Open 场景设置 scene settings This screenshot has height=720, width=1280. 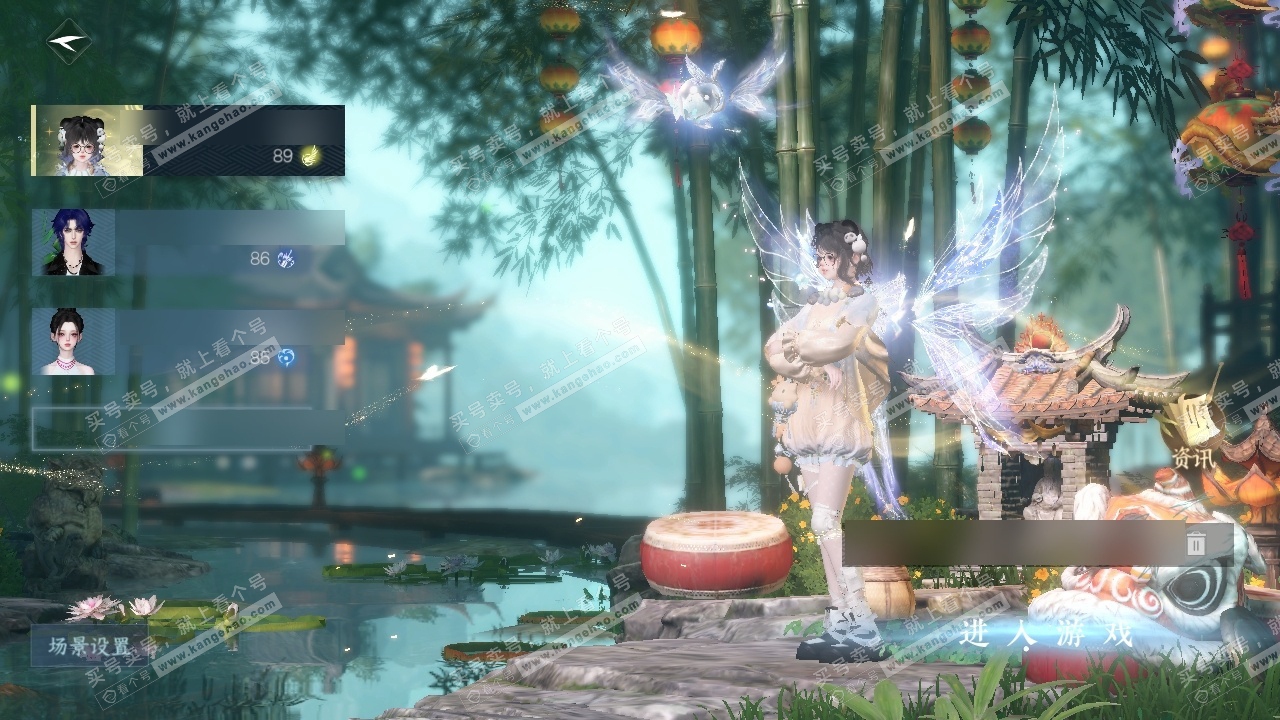90,646
